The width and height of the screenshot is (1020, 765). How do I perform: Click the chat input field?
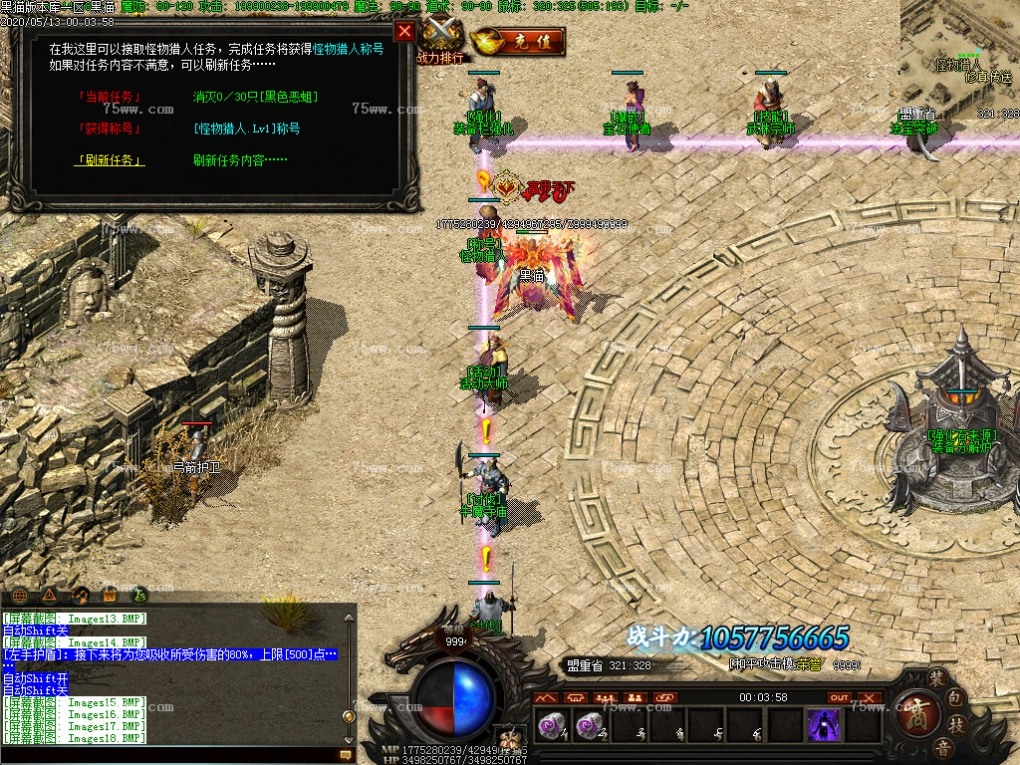(170, 755)
